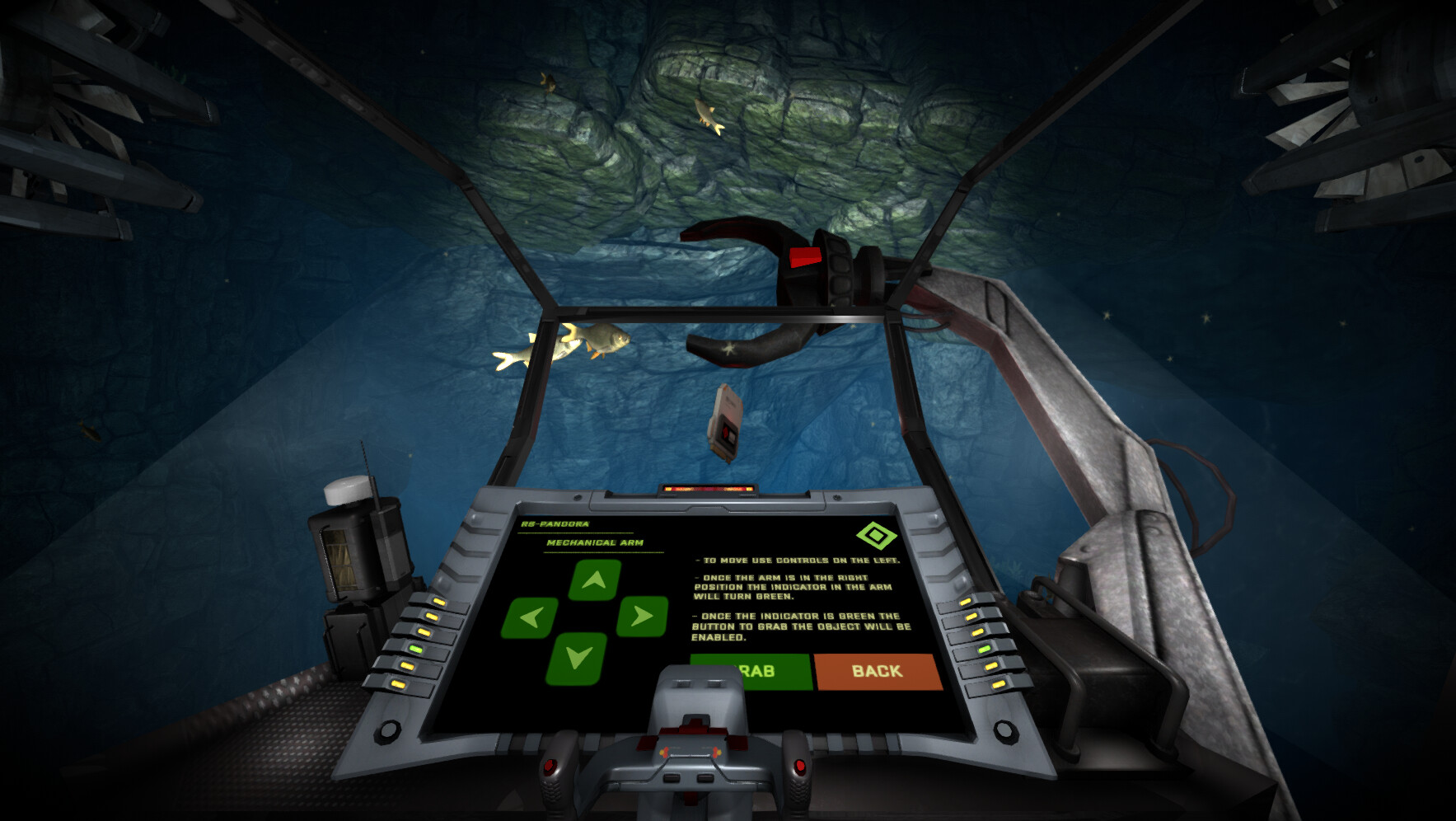The width and height of the screenshot is (1456, 821).
Task: Select the MECHANICAL ARM section title
Action: coord(594,543)
